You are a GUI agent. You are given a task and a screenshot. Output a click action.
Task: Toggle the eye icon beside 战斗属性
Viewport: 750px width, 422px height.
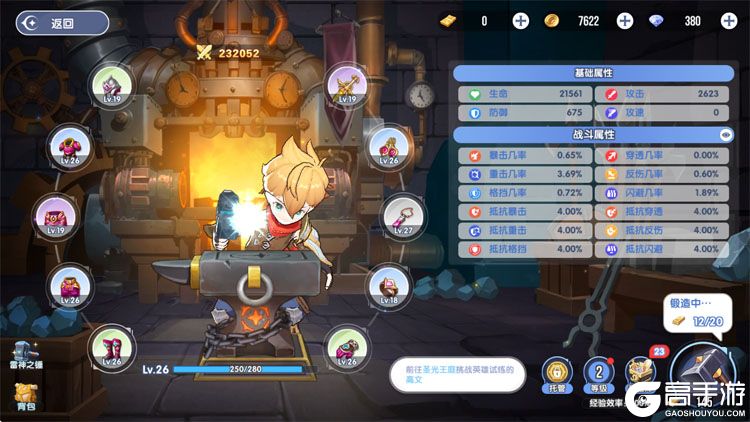pyautogui.click(x=726, y=134)
